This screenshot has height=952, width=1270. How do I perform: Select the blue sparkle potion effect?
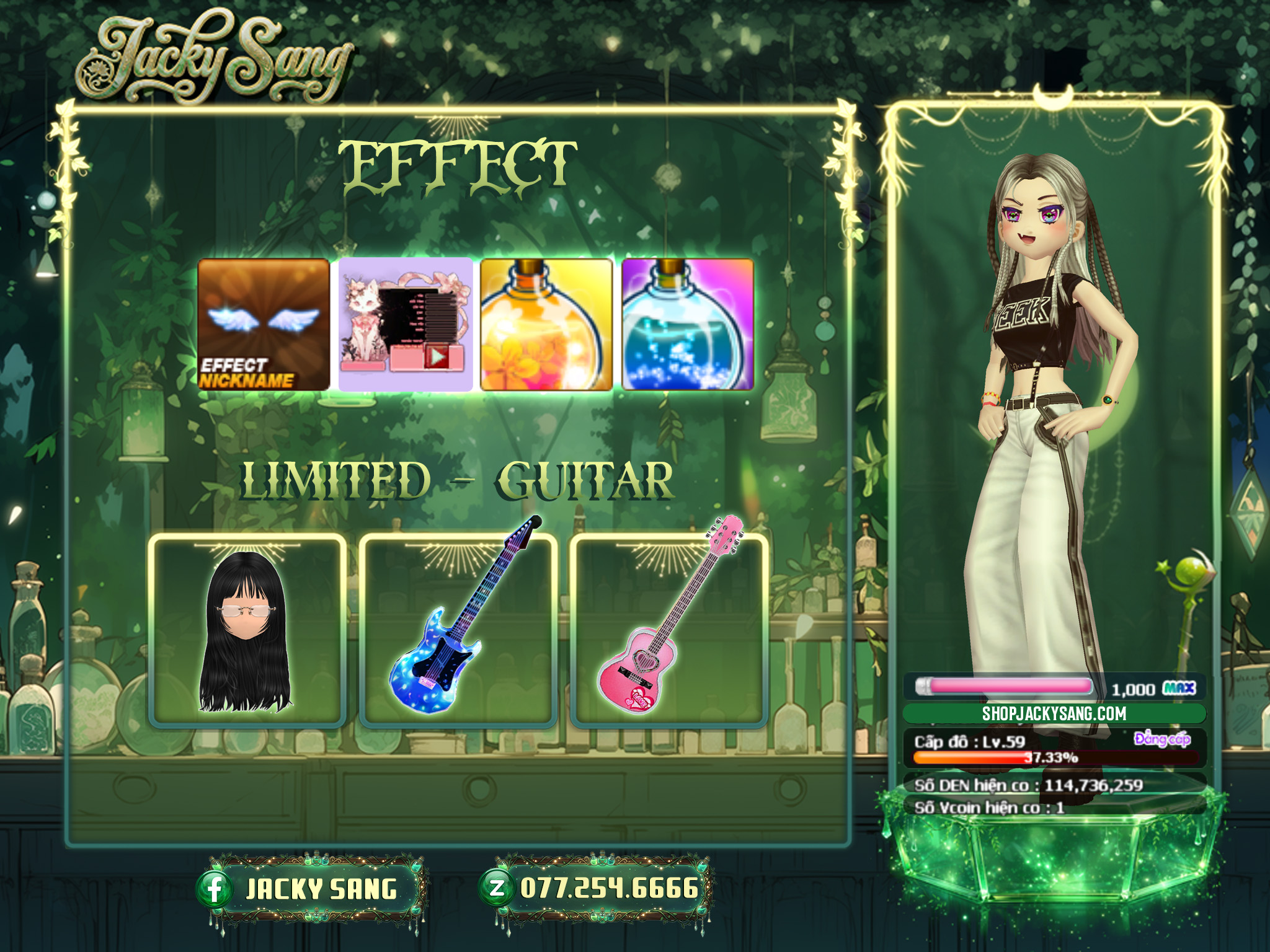pos(688,324)
